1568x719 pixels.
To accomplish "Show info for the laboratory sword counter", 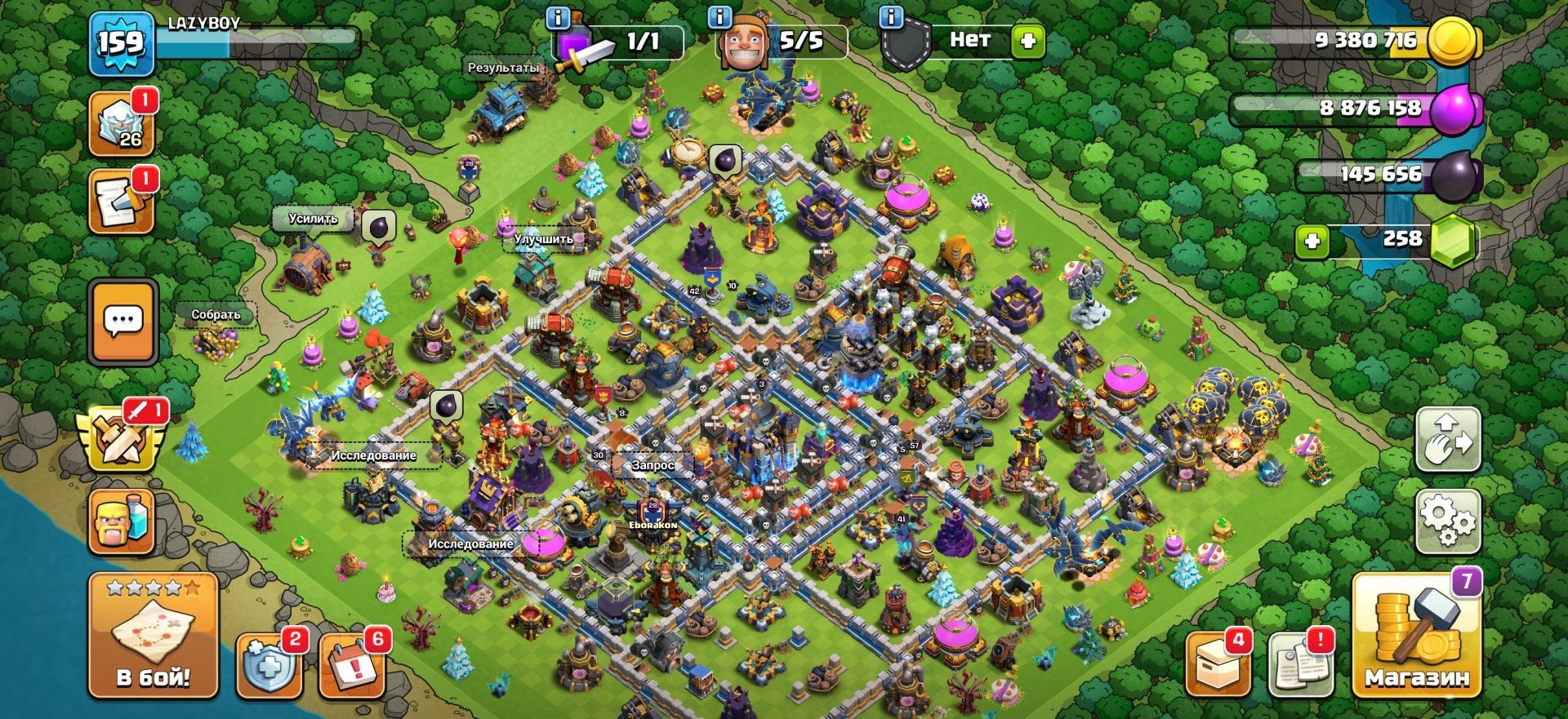I will point(559,17).
